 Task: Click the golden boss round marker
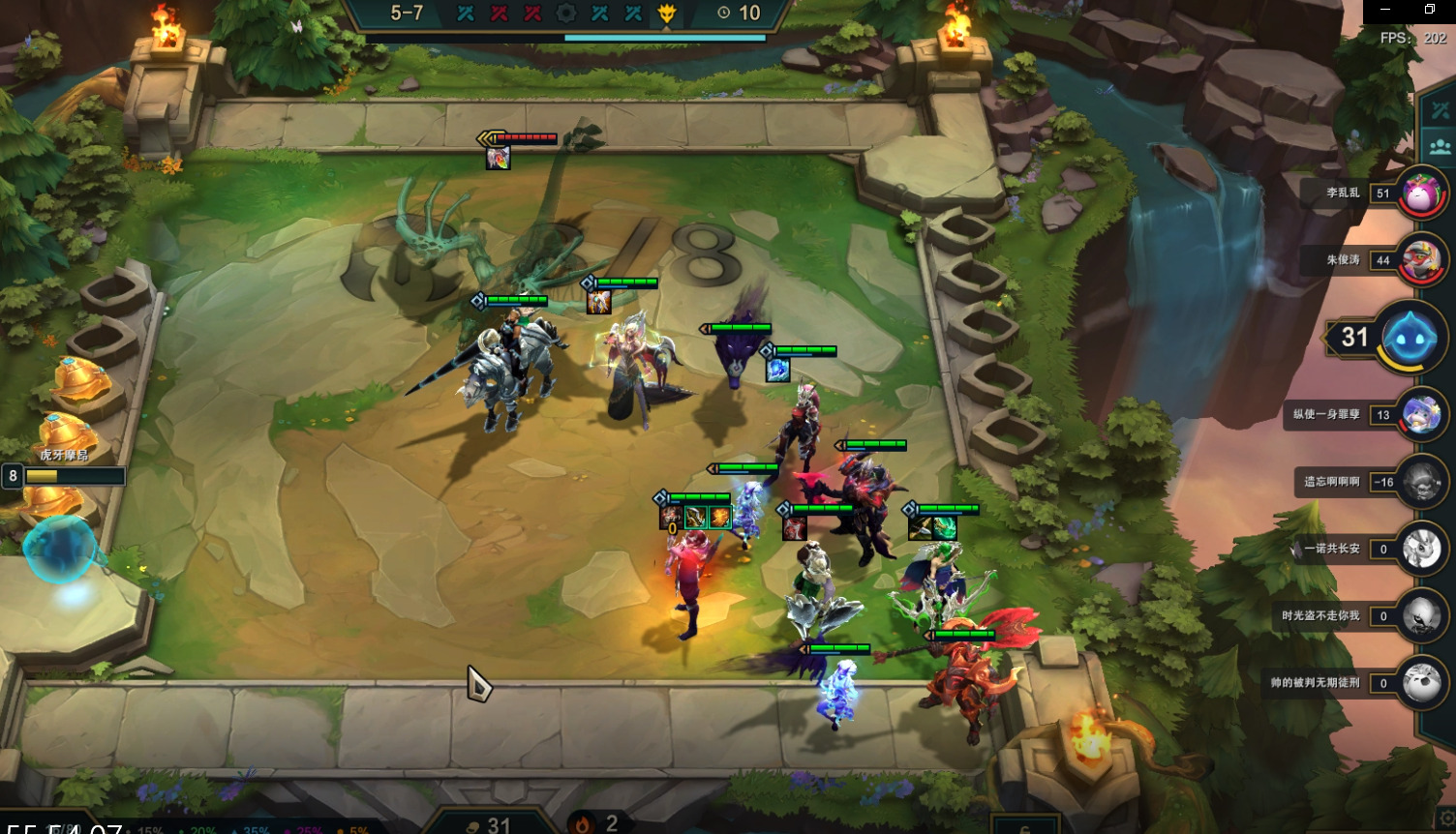click(667, 14)
